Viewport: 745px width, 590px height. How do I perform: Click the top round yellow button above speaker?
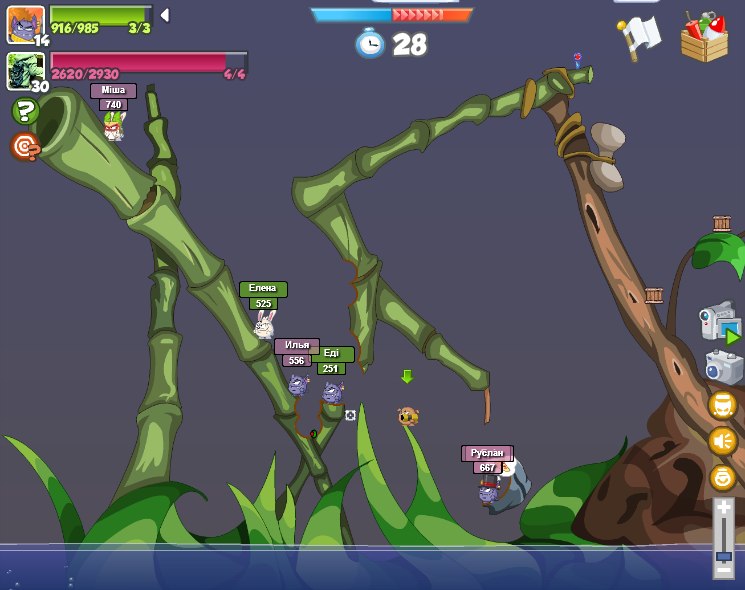point(722,405)
